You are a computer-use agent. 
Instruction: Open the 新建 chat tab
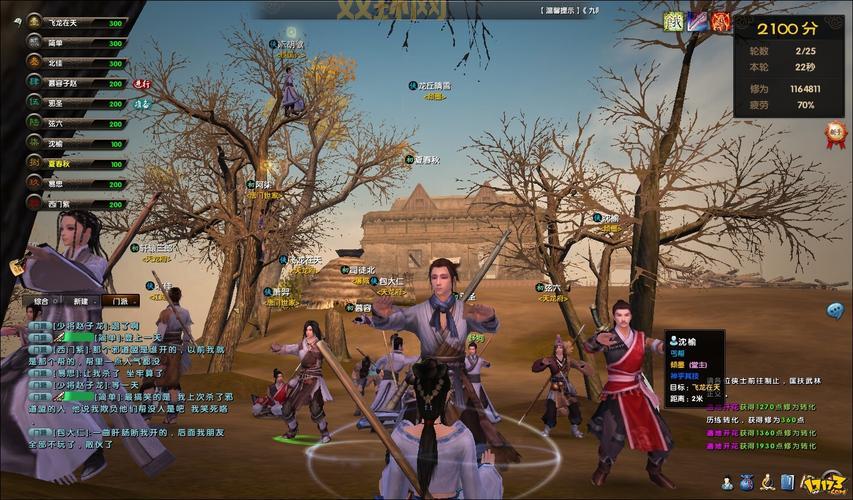pyautogui.click(x=81, y=301)
